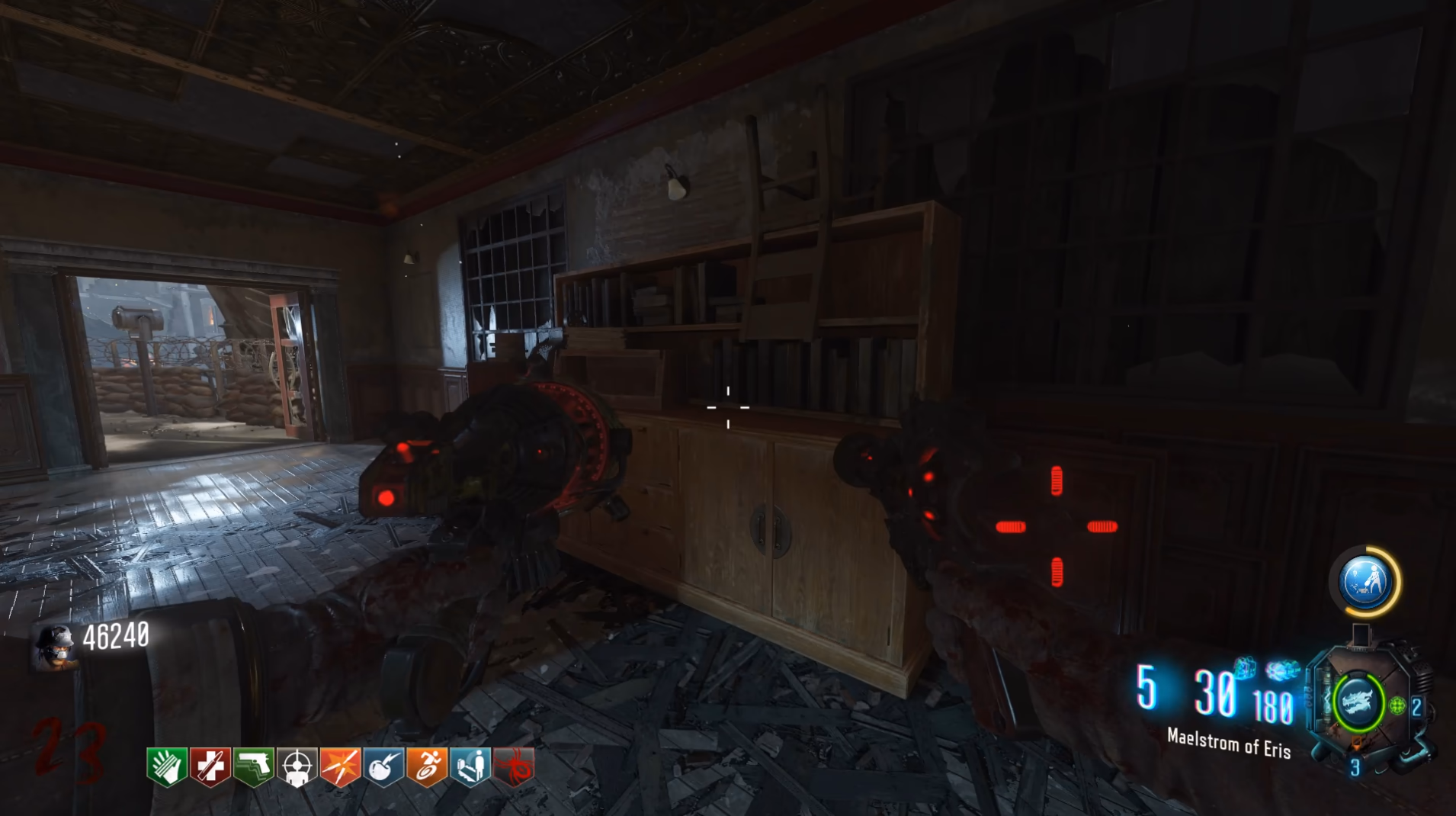Screen dimensions: 1456x816
Task: Activate the blue GobbleGum orb icon
Action: click(x=1365, y=582)
